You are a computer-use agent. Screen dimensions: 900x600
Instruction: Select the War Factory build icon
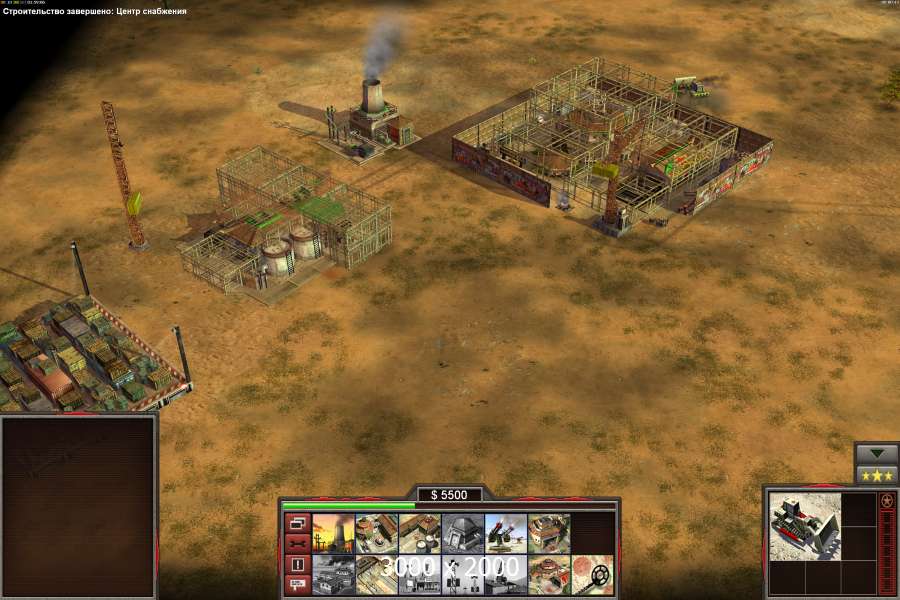(x=548, y=533)
